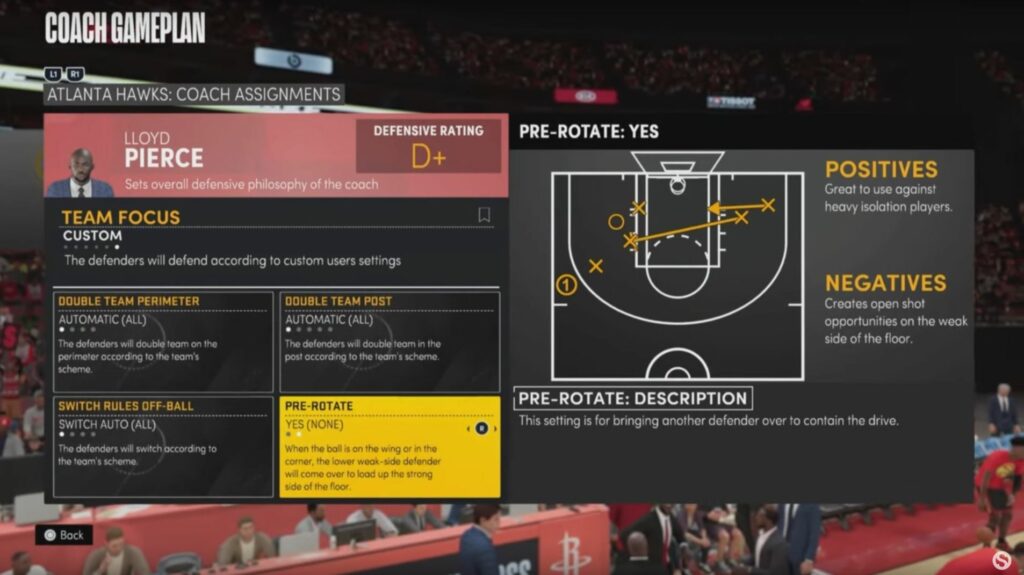
Task: Click the Back button
Action: click(x=64, y=535)
